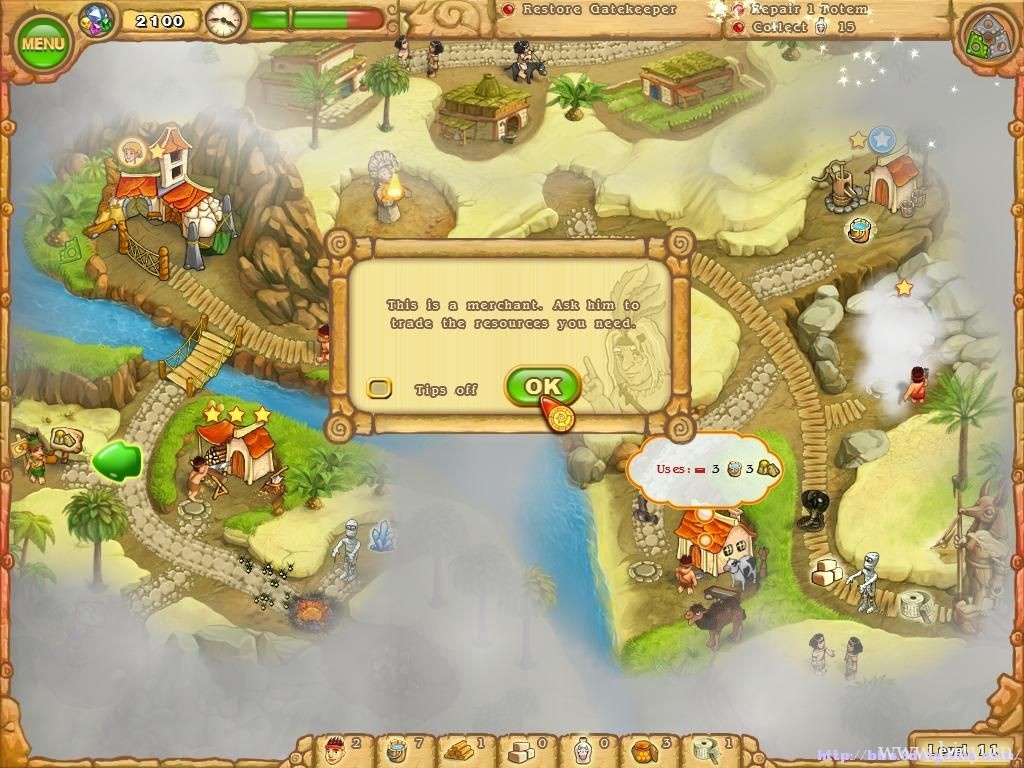Screen dimensions: 1024x768
Task: Select the honey pot resource icon
Action: (x=644, y=747)
